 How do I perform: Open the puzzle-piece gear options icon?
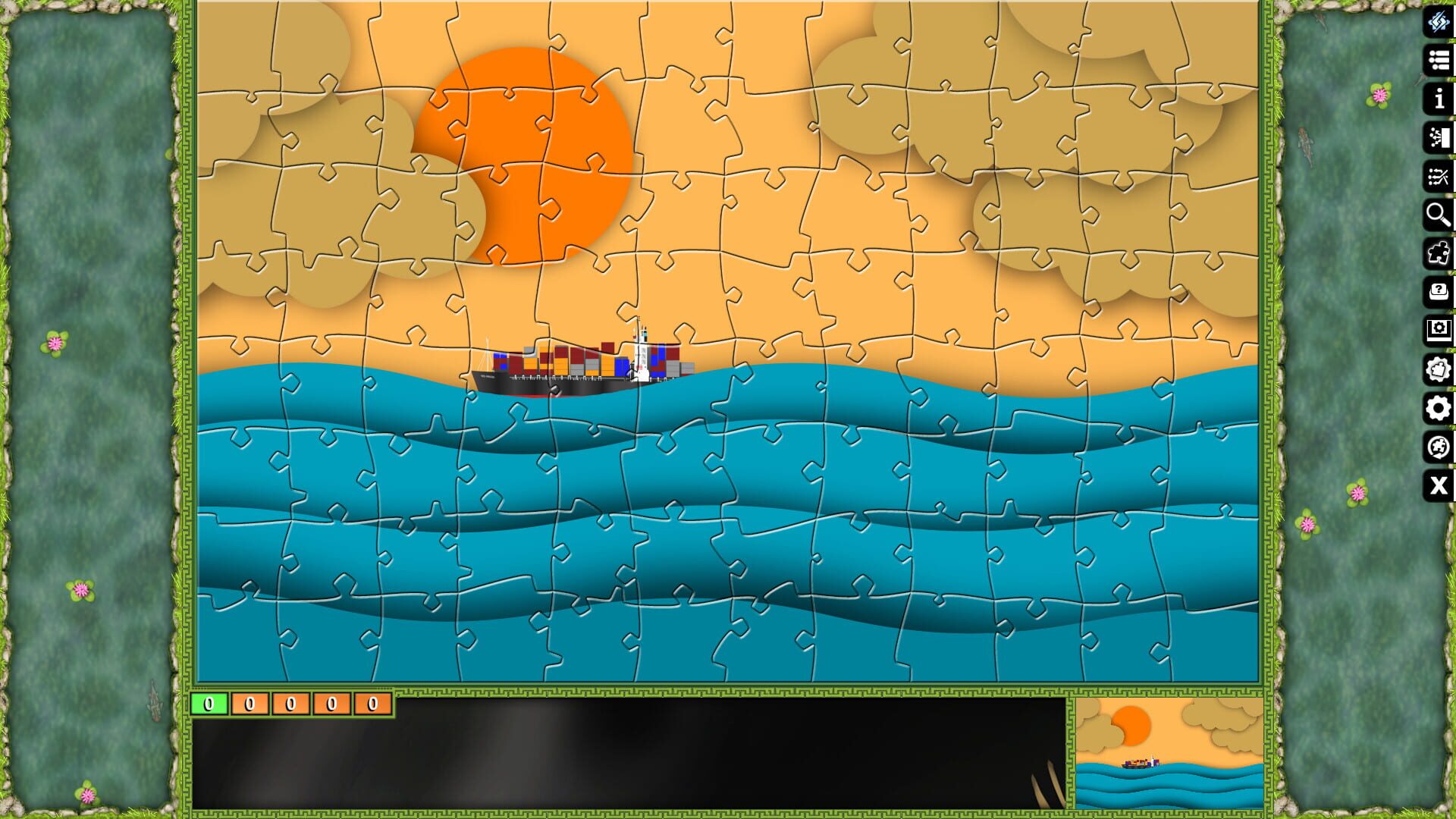(1438, 369)
